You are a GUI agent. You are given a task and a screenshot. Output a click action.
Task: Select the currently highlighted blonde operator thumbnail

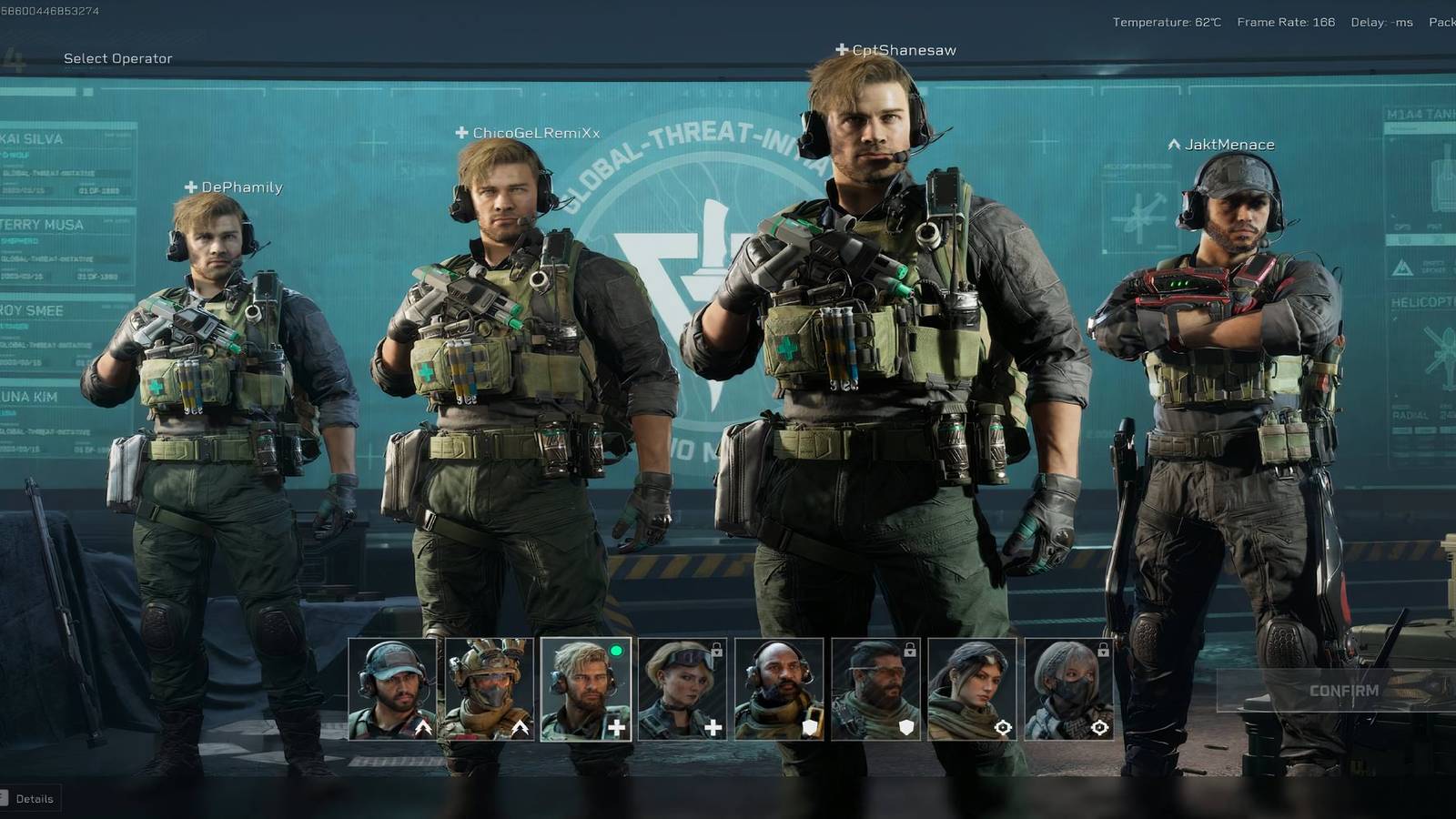point(587,692)
